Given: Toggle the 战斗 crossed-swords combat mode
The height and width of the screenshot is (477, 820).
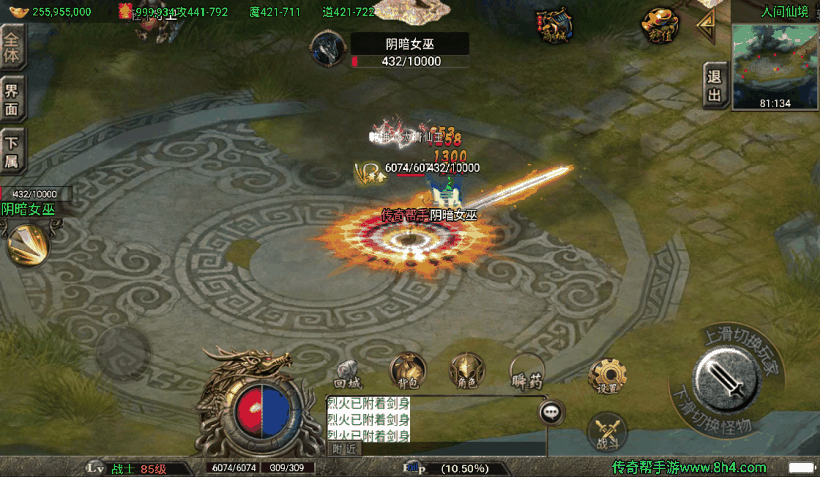Looking at the screenshot, I should [x=605, y=431].
